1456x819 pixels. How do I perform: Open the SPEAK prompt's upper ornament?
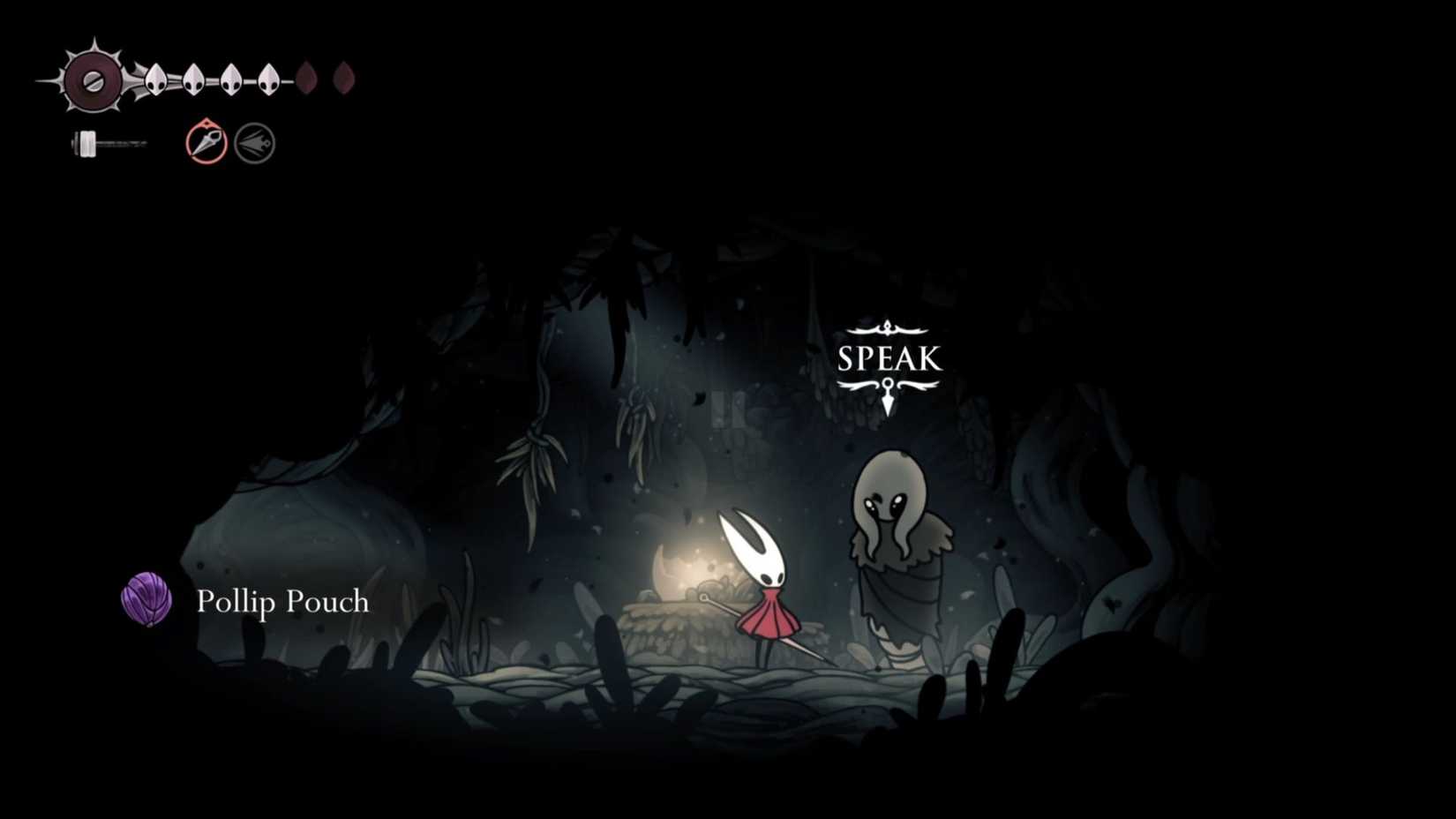point(889,327)
